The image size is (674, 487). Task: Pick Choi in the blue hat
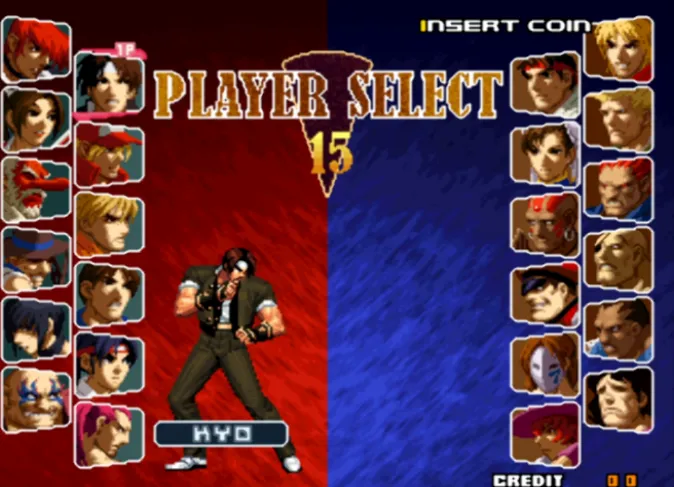pos(35,260)
